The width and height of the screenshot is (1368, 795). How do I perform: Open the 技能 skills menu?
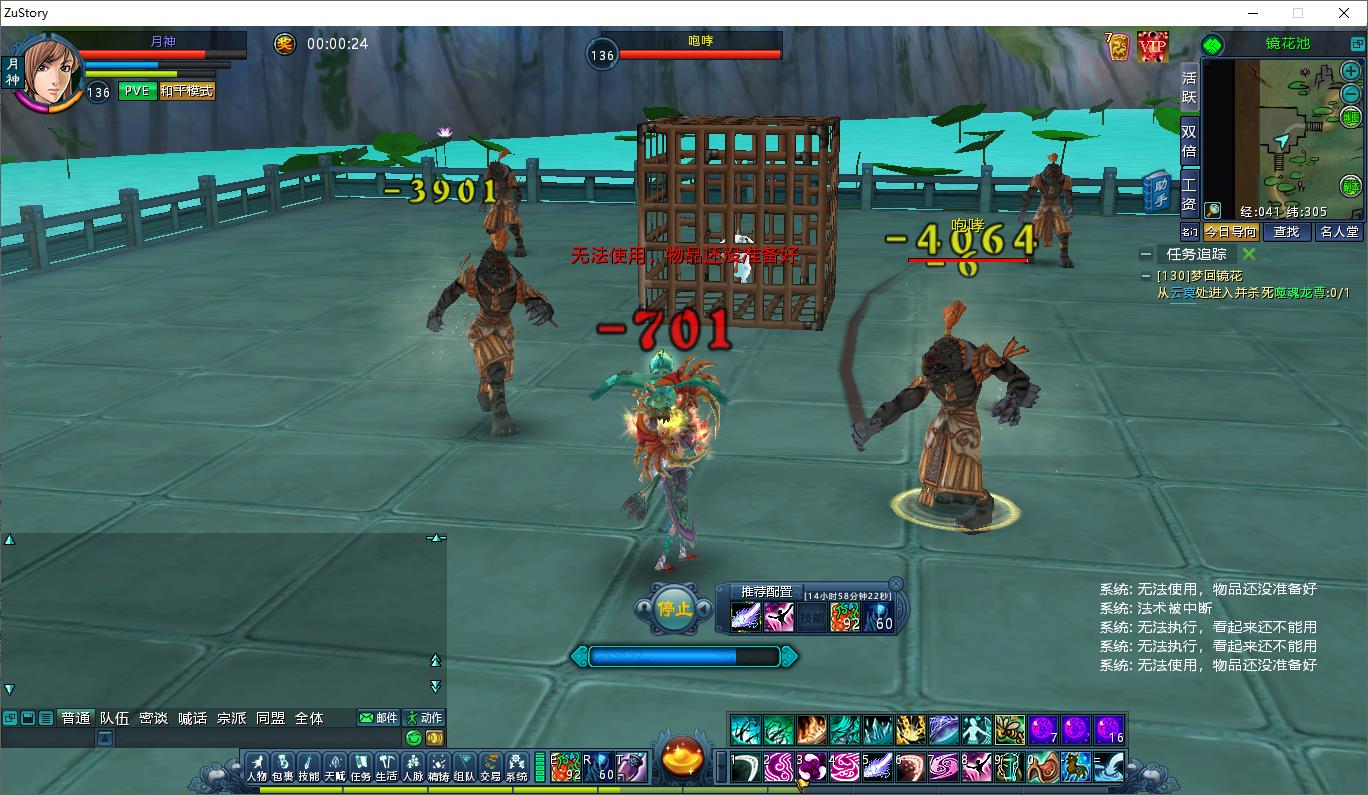click(x=309, y=767)
